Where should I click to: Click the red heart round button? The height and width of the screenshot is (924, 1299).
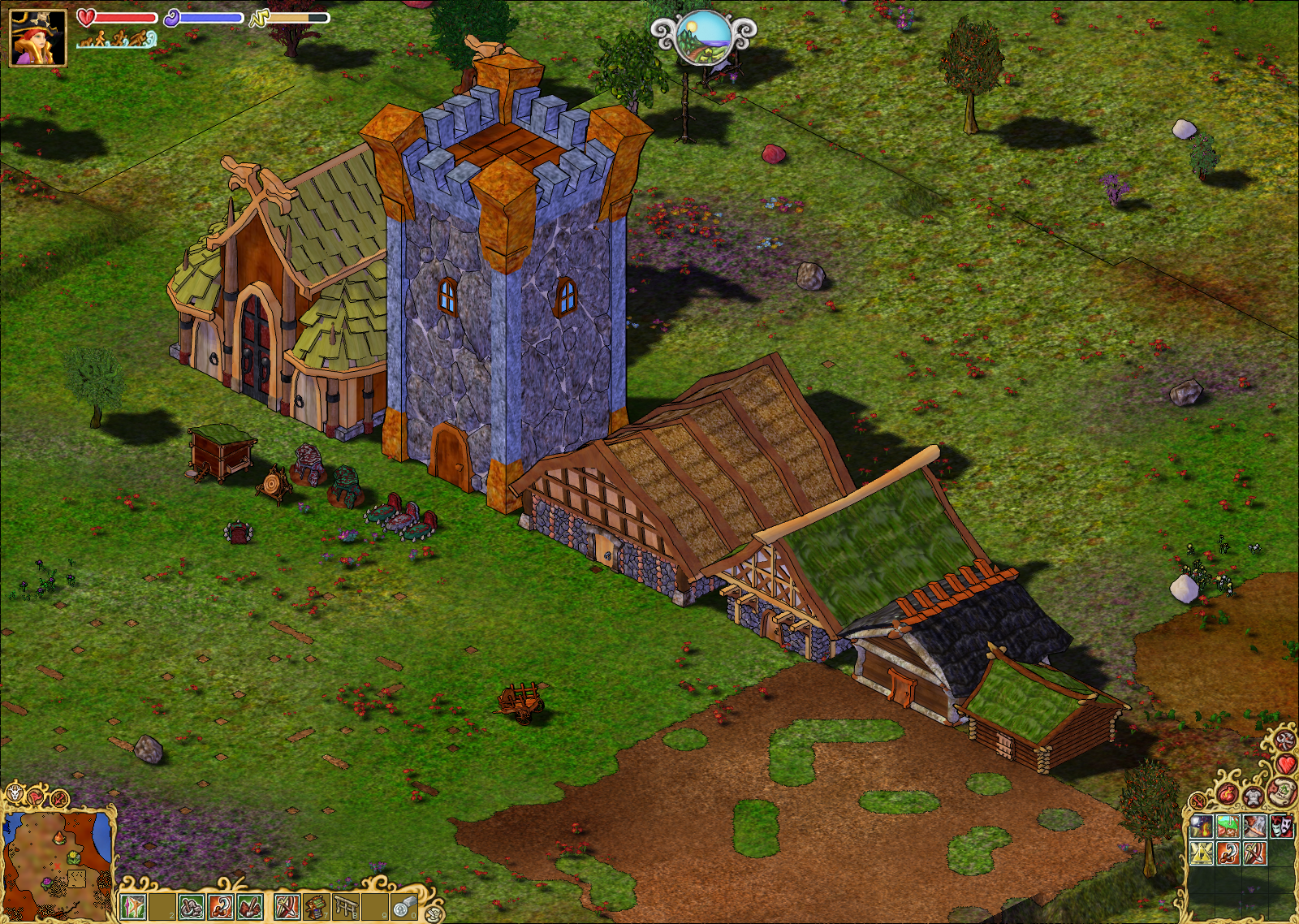click(x=1286, y=763)
